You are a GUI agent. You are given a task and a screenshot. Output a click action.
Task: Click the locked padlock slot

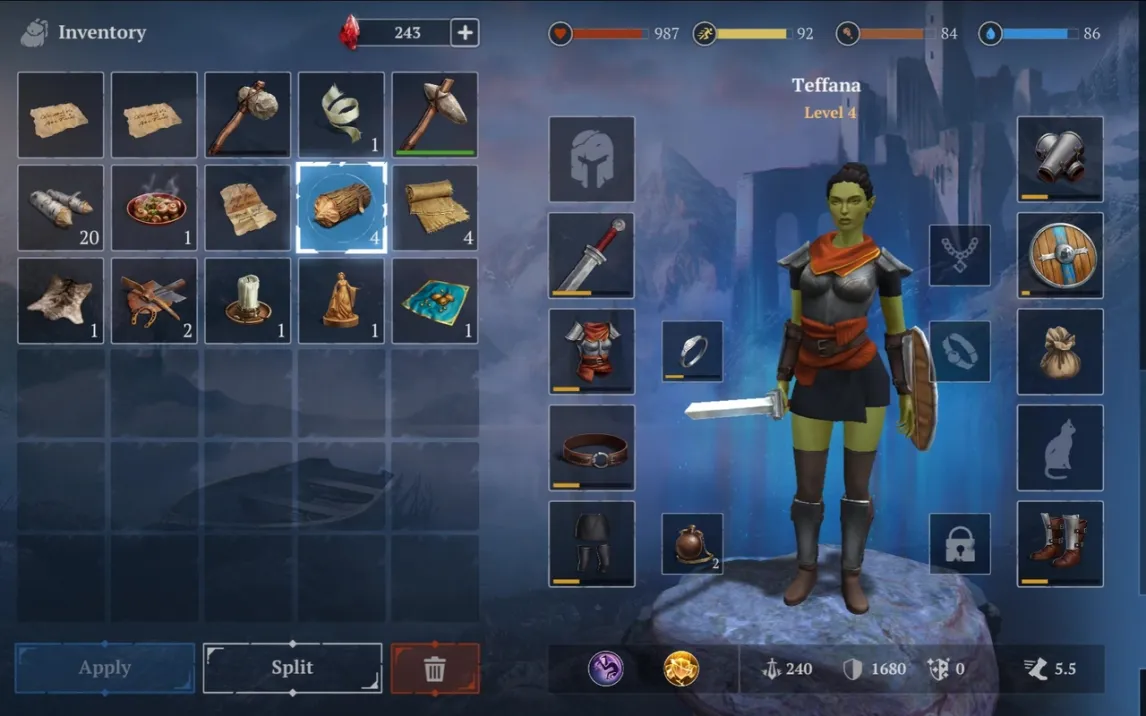point(960,544)
